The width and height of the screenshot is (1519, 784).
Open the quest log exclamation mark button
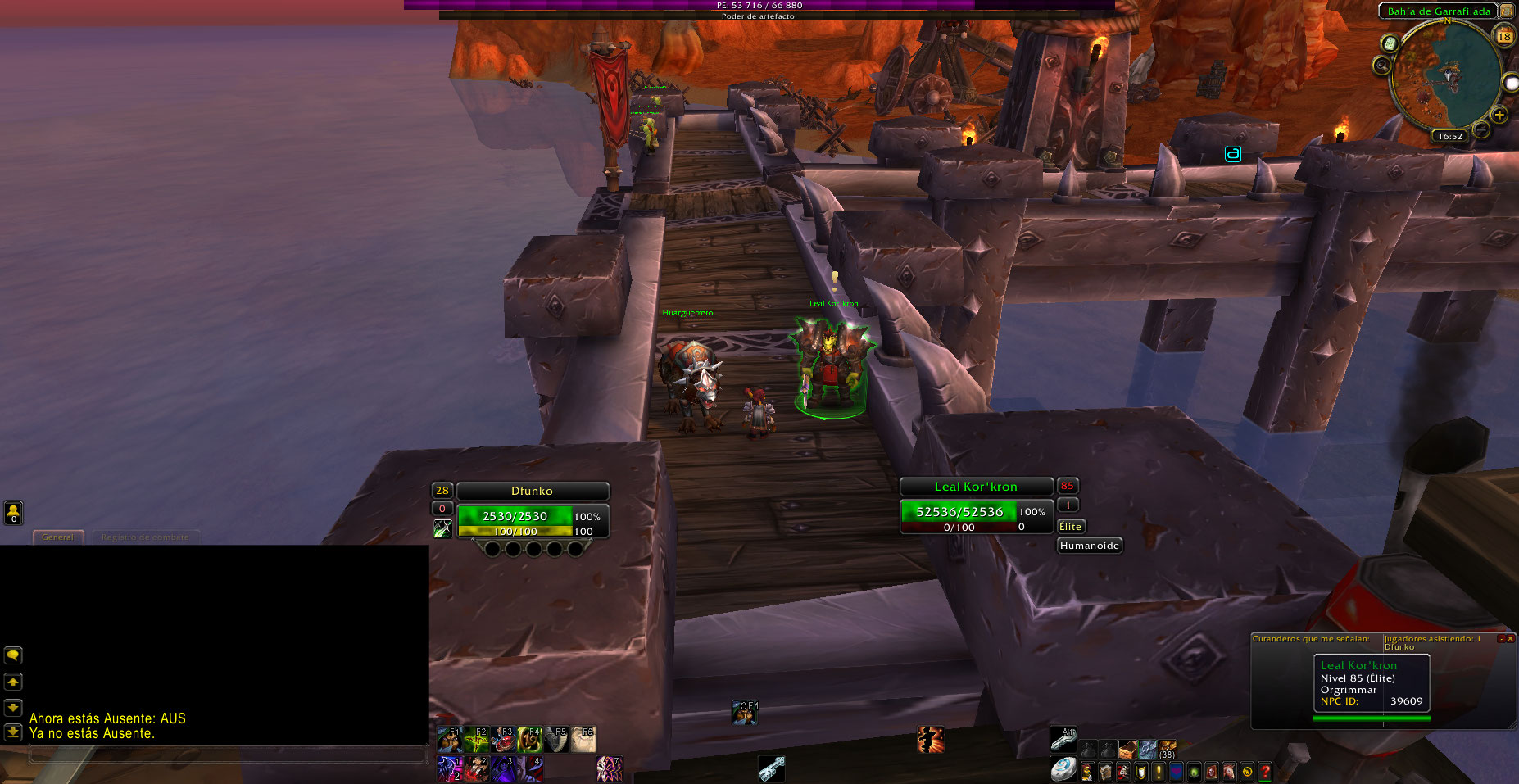point(1159,772)
